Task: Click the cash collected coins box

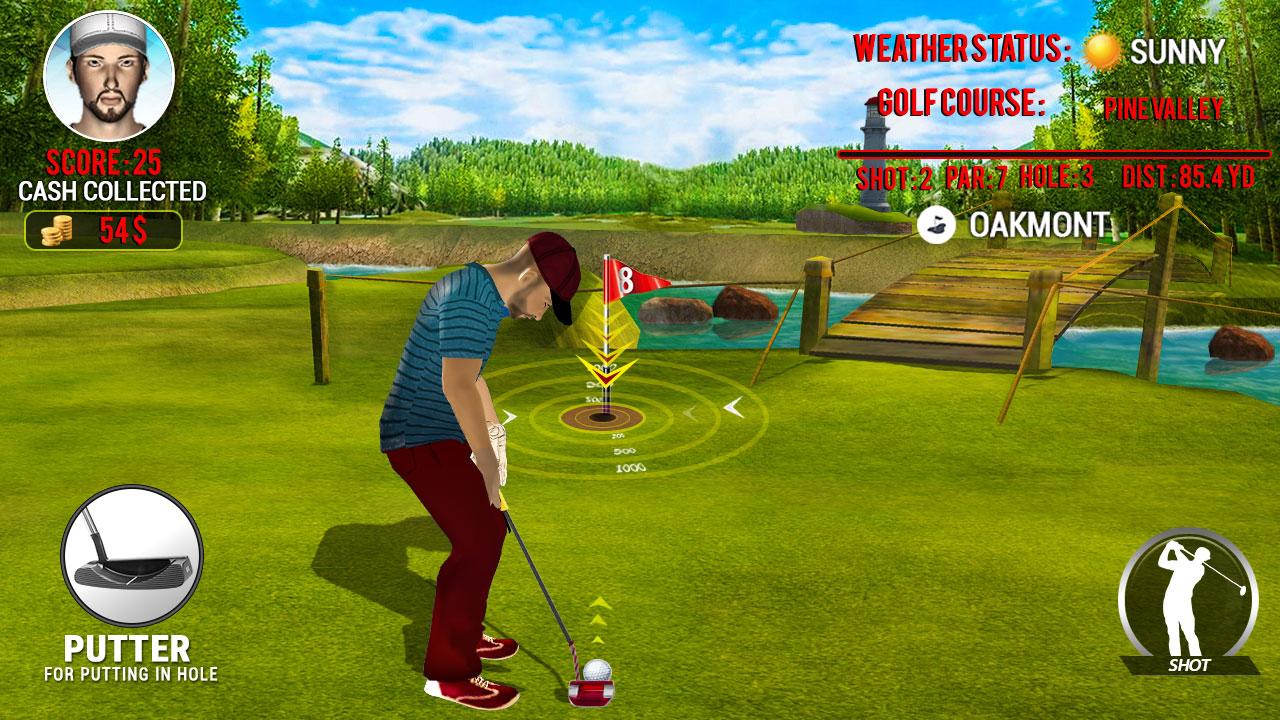Action: [x=103, y=230]
